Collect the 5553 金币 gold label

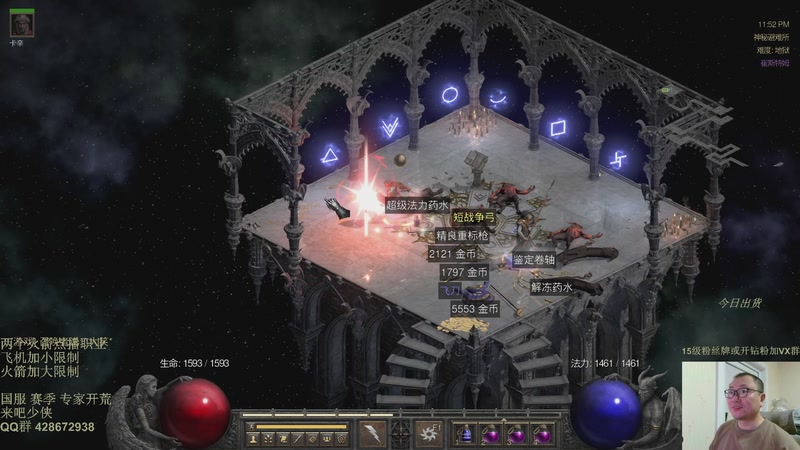(474, 310)
